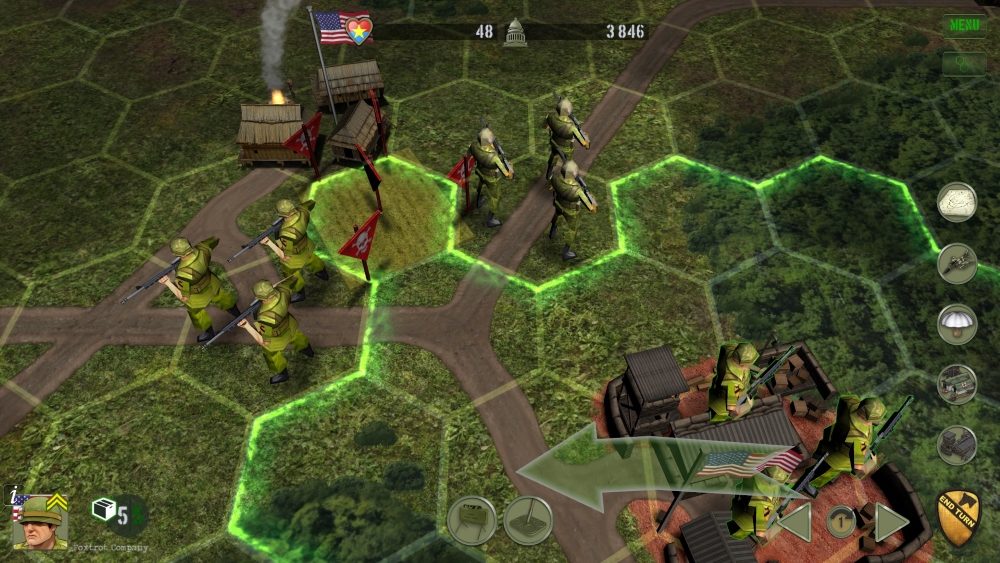Screen dimensions: 1000x563
Task: Show unit info with the i icon
Action: click(x=11, y=493)
